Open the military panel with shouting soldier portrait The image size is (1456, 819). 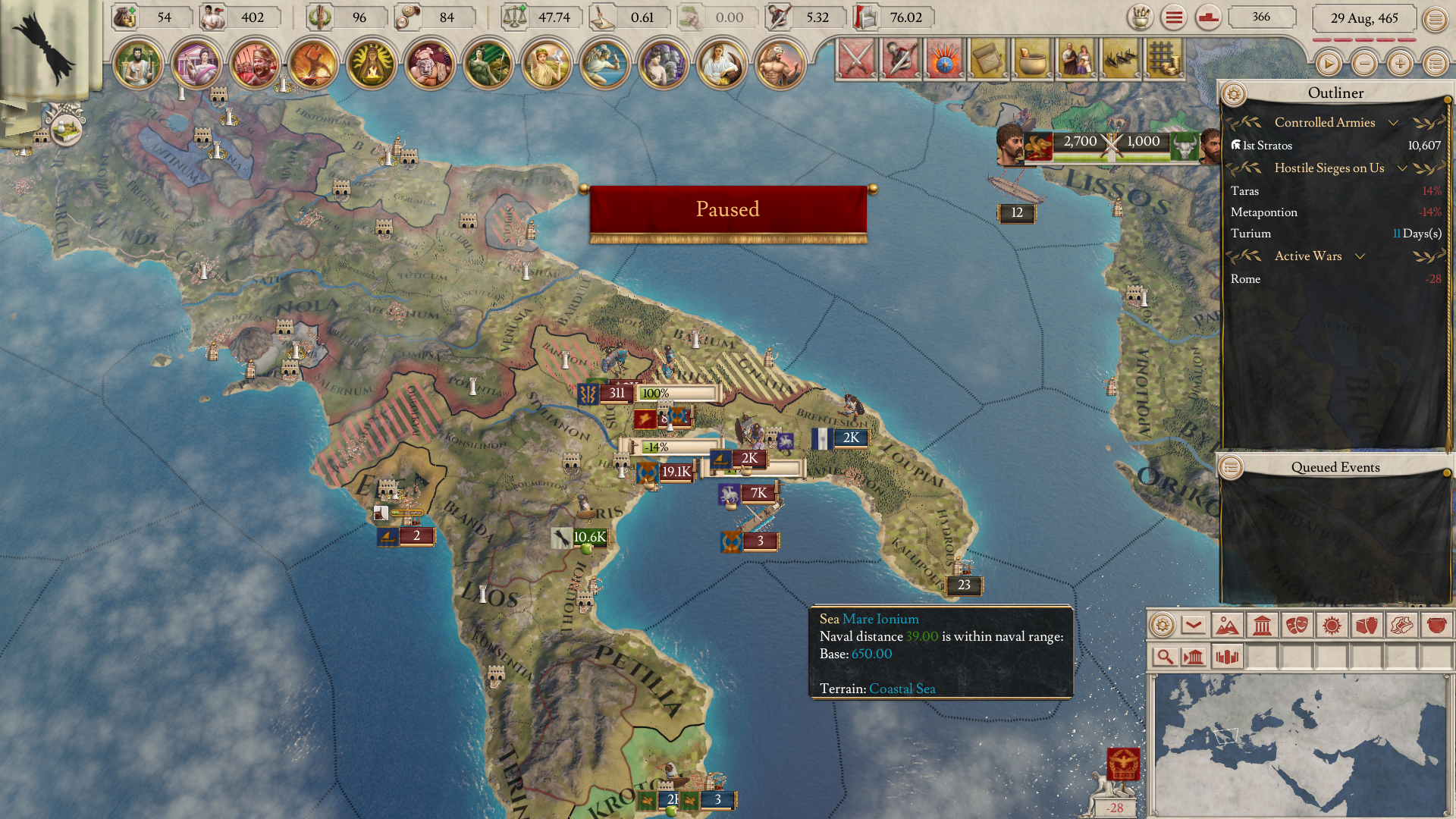[255, 64]
